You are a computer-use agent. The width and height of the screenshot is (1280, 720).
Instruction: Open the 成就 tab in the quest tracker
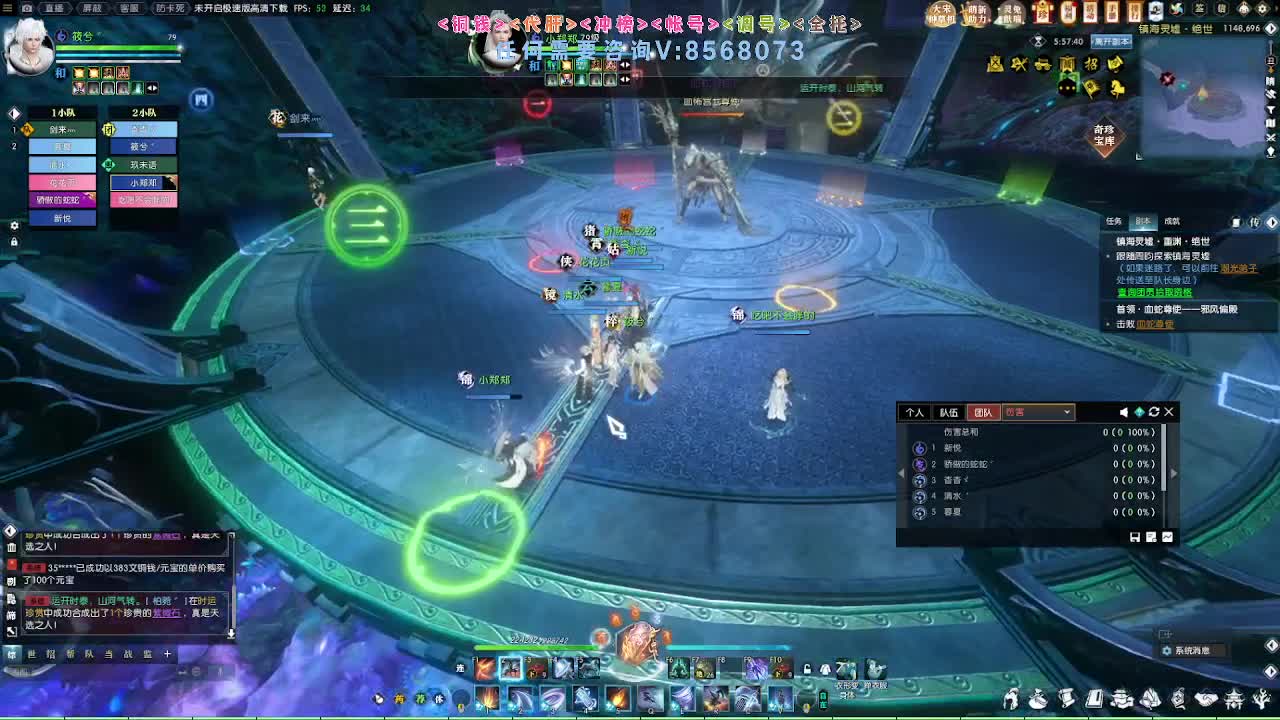tap(1172, 222)
